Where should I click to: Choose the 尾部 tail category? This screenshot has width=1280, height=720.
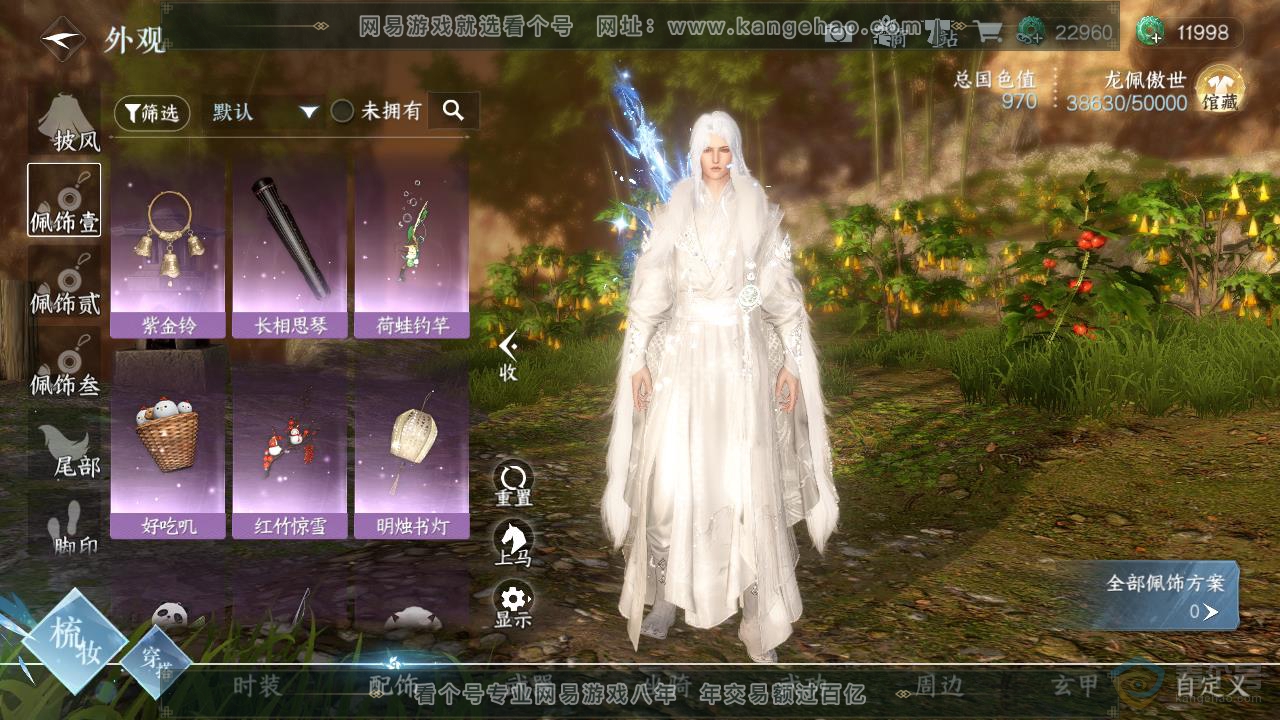coord(64,448)
